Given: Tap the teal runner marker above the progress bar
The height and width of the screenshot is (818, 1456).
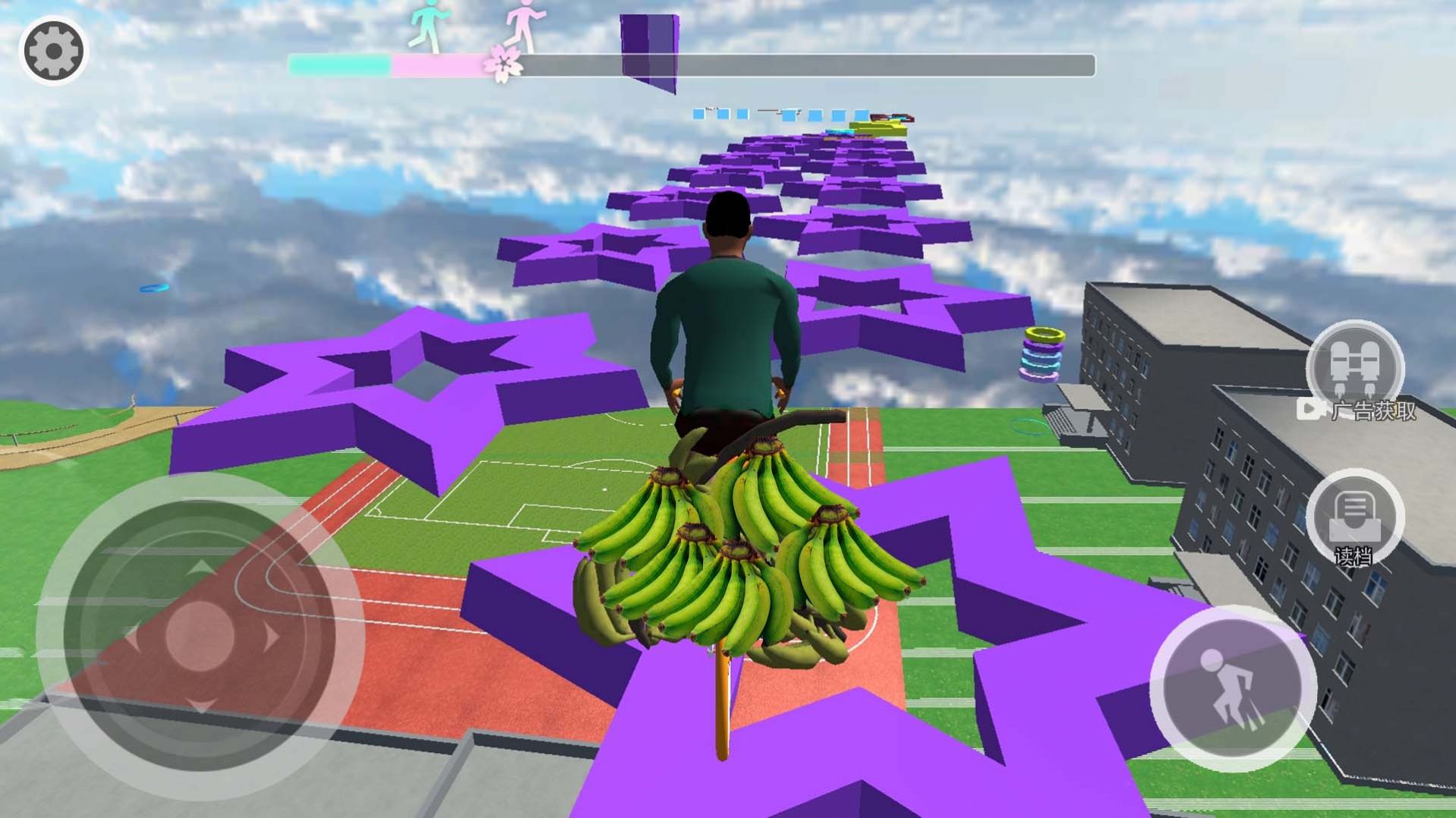Looking at the screenshot, I should point(427,25).
